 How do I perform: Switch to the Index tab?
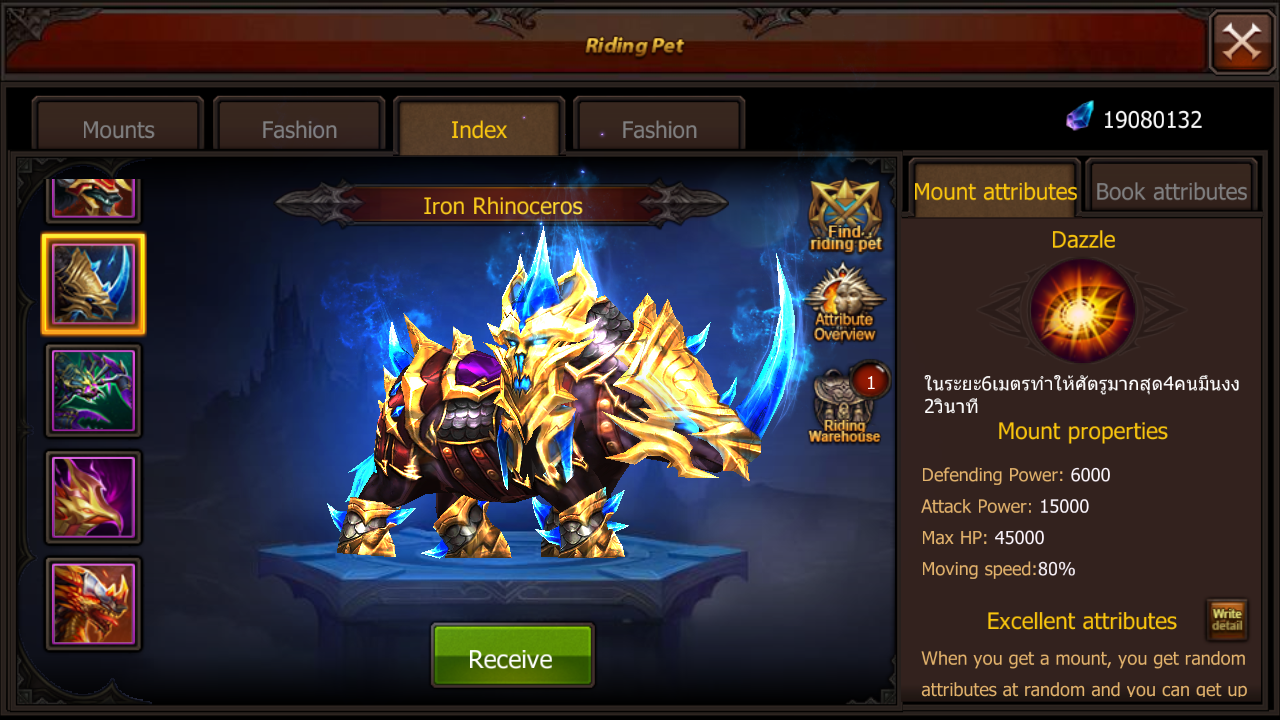(x=478, y=129)
